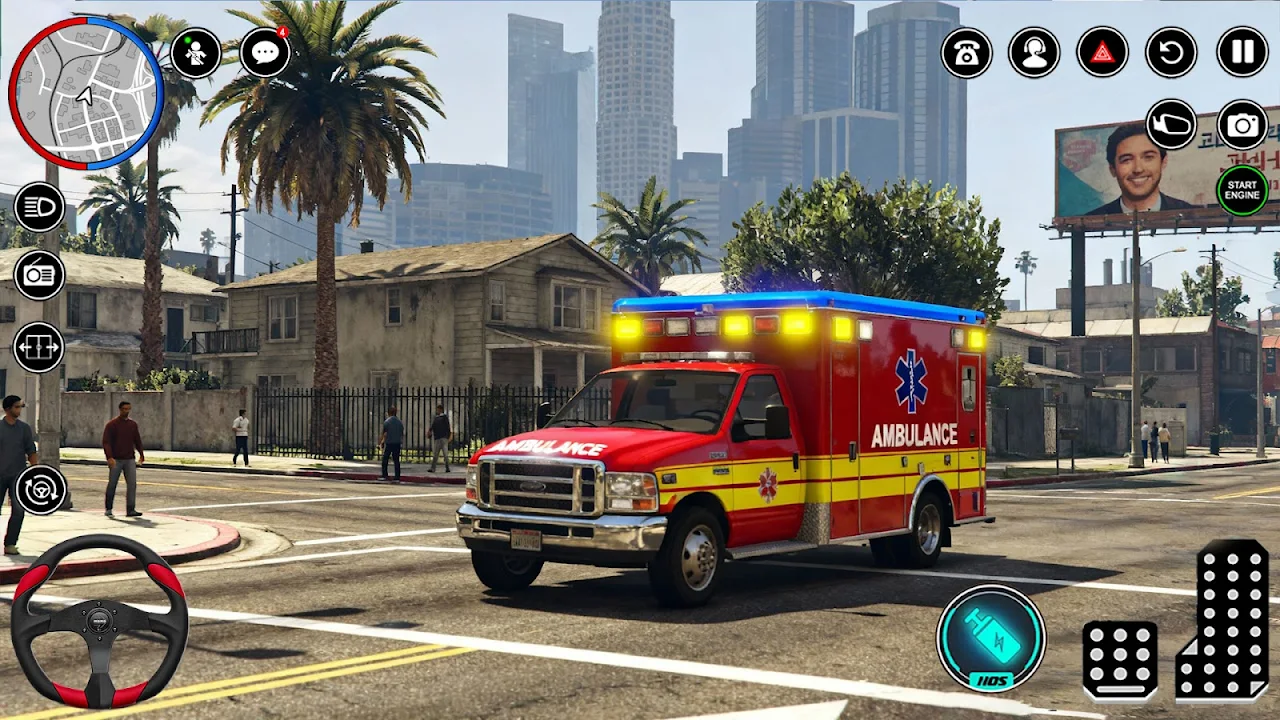
Task: Tap the tall accelerator pedal
Action: pyautogui.click(x=1225, y=620)
